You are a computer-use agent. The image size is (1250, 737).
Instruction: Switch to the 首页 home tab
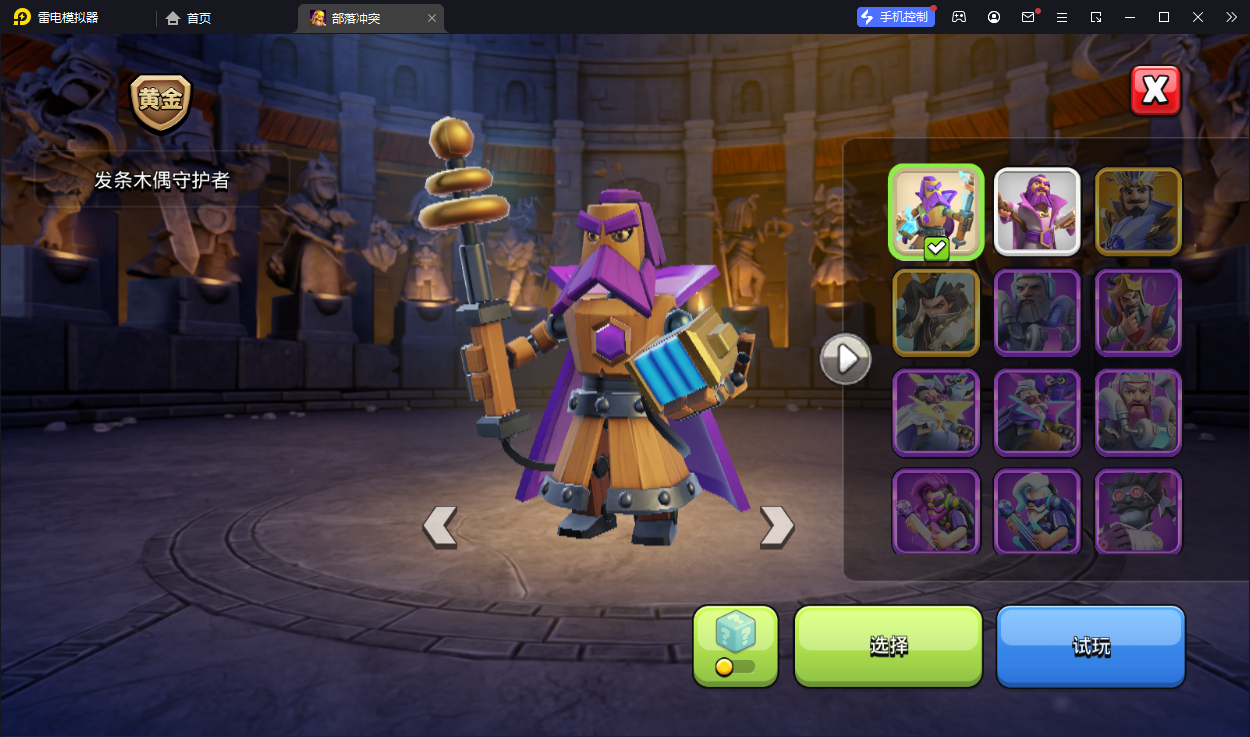189,18
